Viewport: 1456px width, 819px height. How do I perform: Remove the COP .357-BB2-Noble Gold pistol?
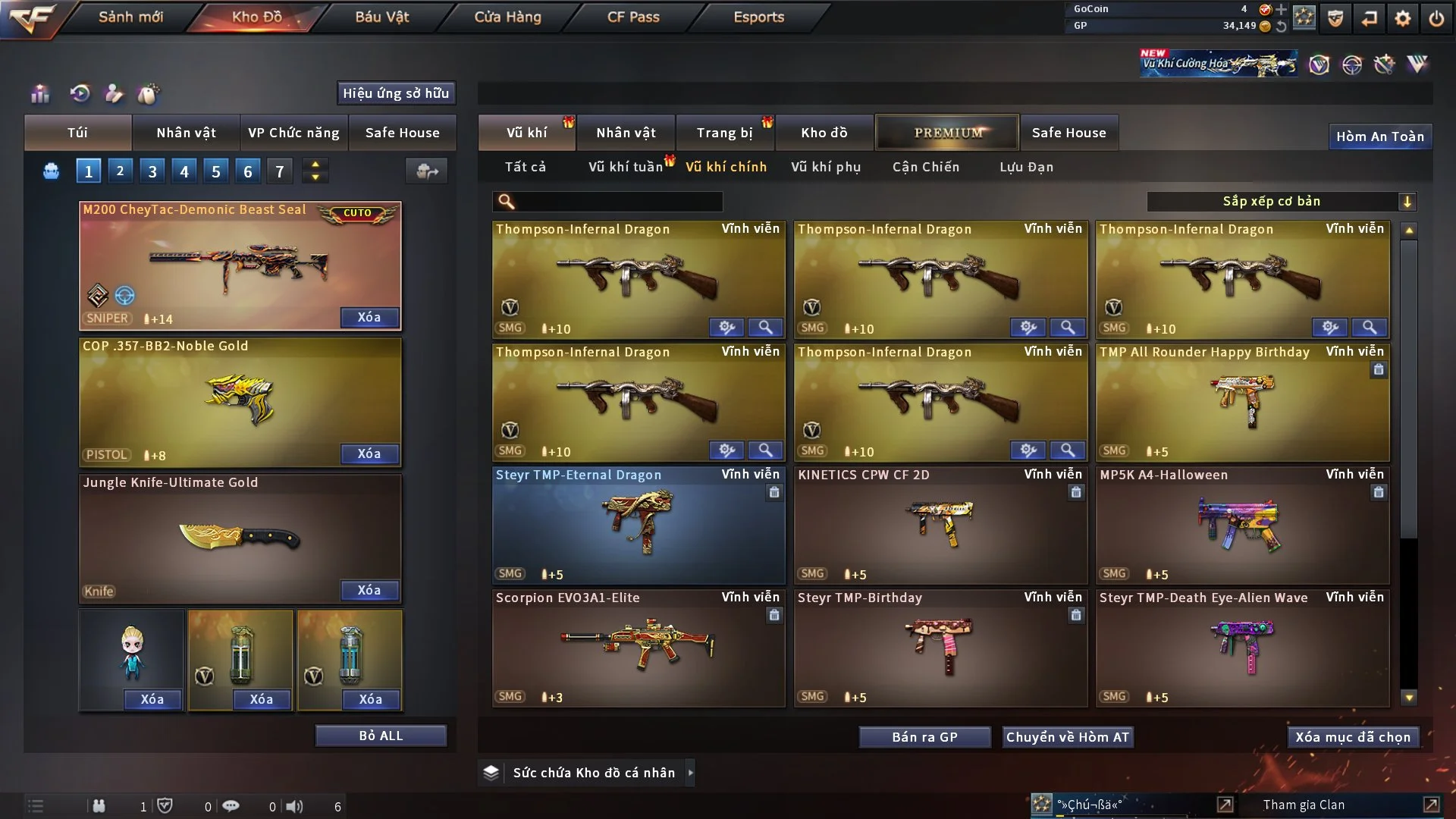click(x=369, y=453)
